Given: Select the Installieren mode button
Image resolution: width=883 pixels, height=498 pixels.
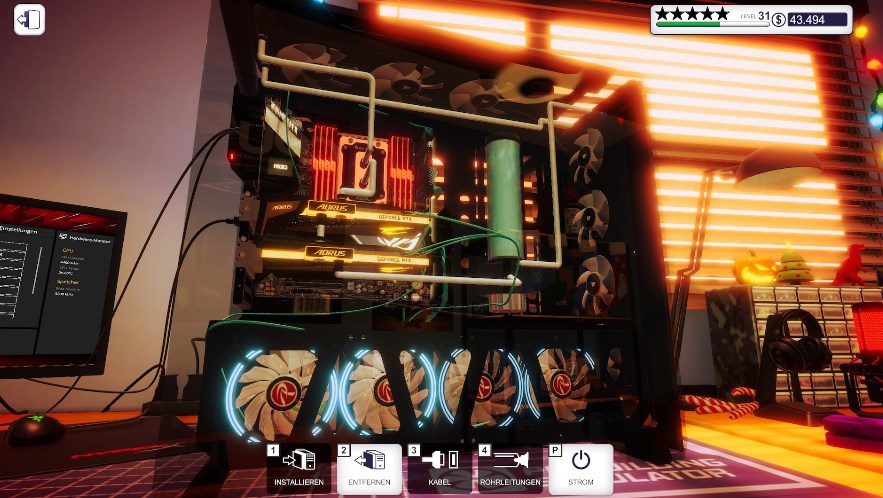Looking at the screenshot, I should (299, 469).
